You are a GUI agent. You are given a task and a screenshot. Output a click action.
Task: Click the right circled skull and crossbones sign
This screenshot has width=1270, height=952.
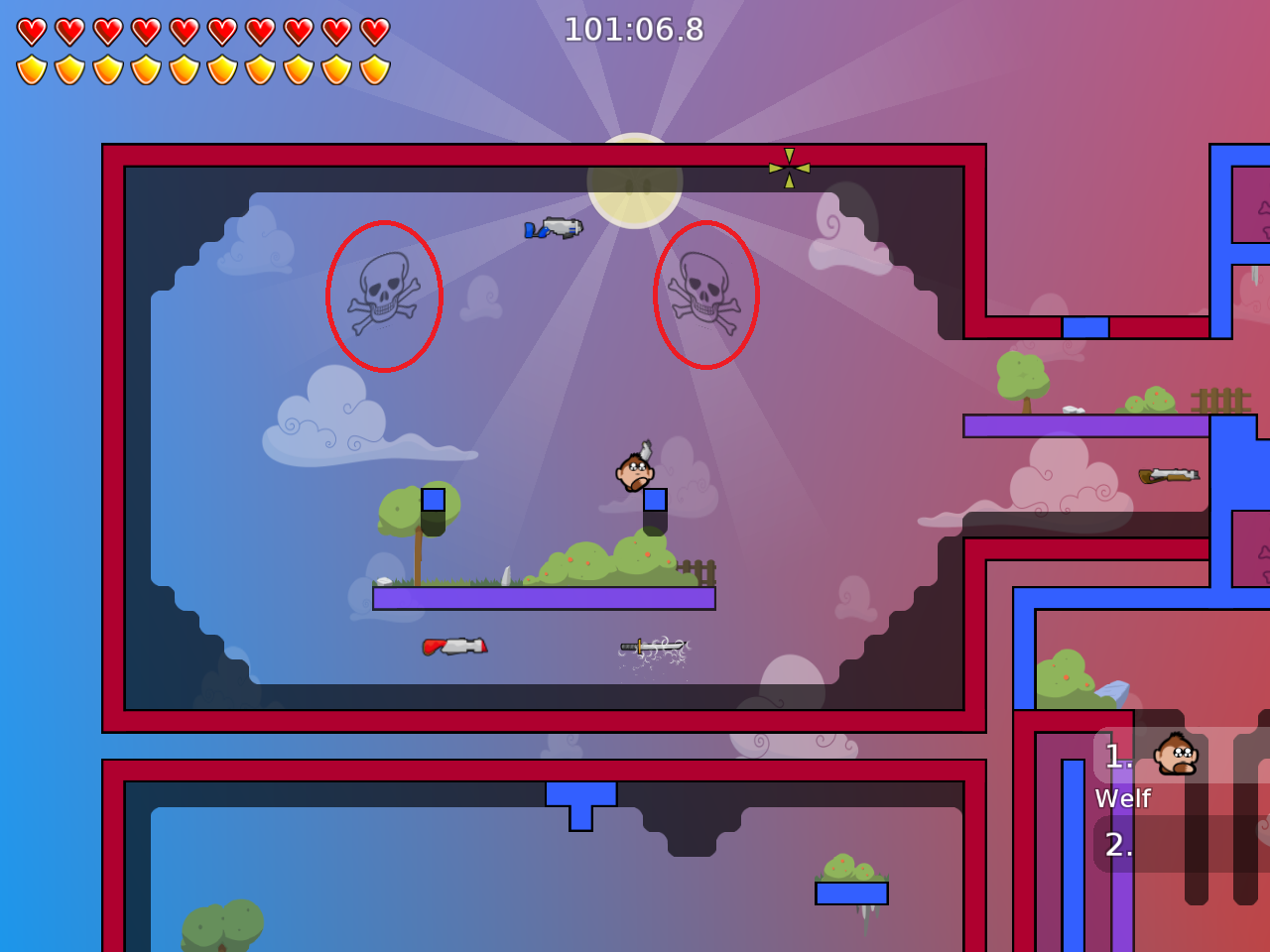coord(704,296)
